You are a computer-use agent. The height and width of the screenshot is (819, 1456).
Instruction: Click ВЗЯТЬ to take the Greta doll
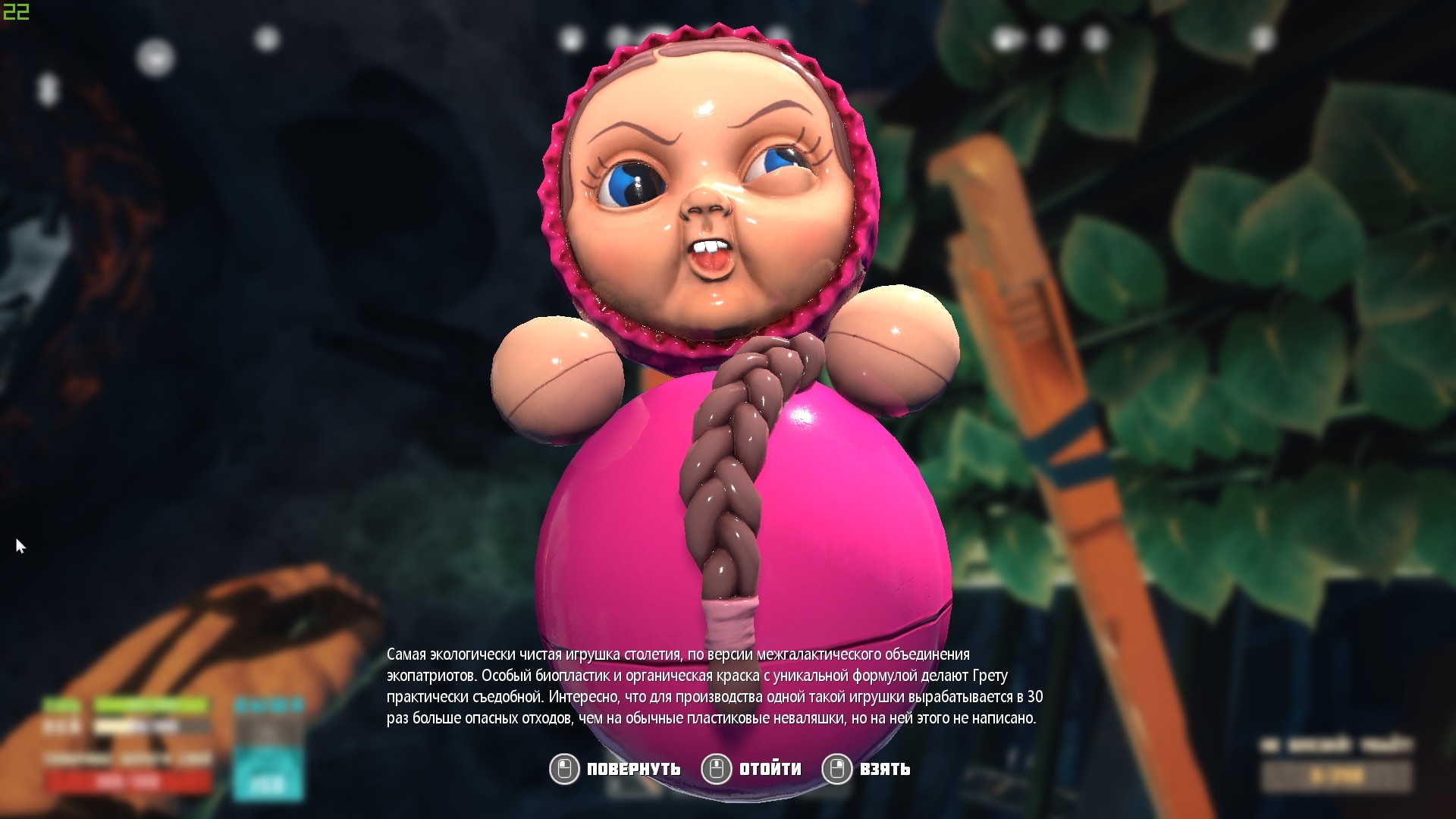pos(883,769)
